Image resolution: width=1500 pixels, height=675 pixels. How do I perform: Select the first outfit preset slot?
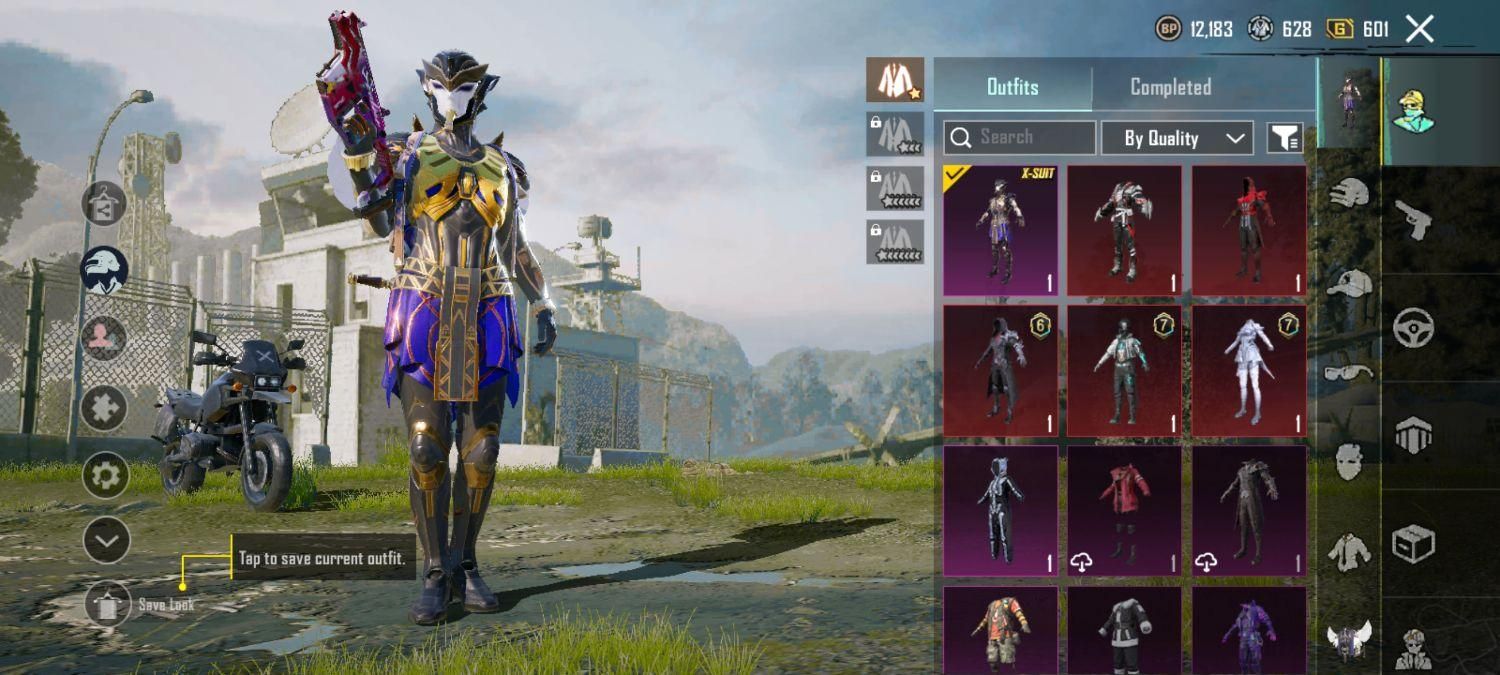tap(895, 80)
